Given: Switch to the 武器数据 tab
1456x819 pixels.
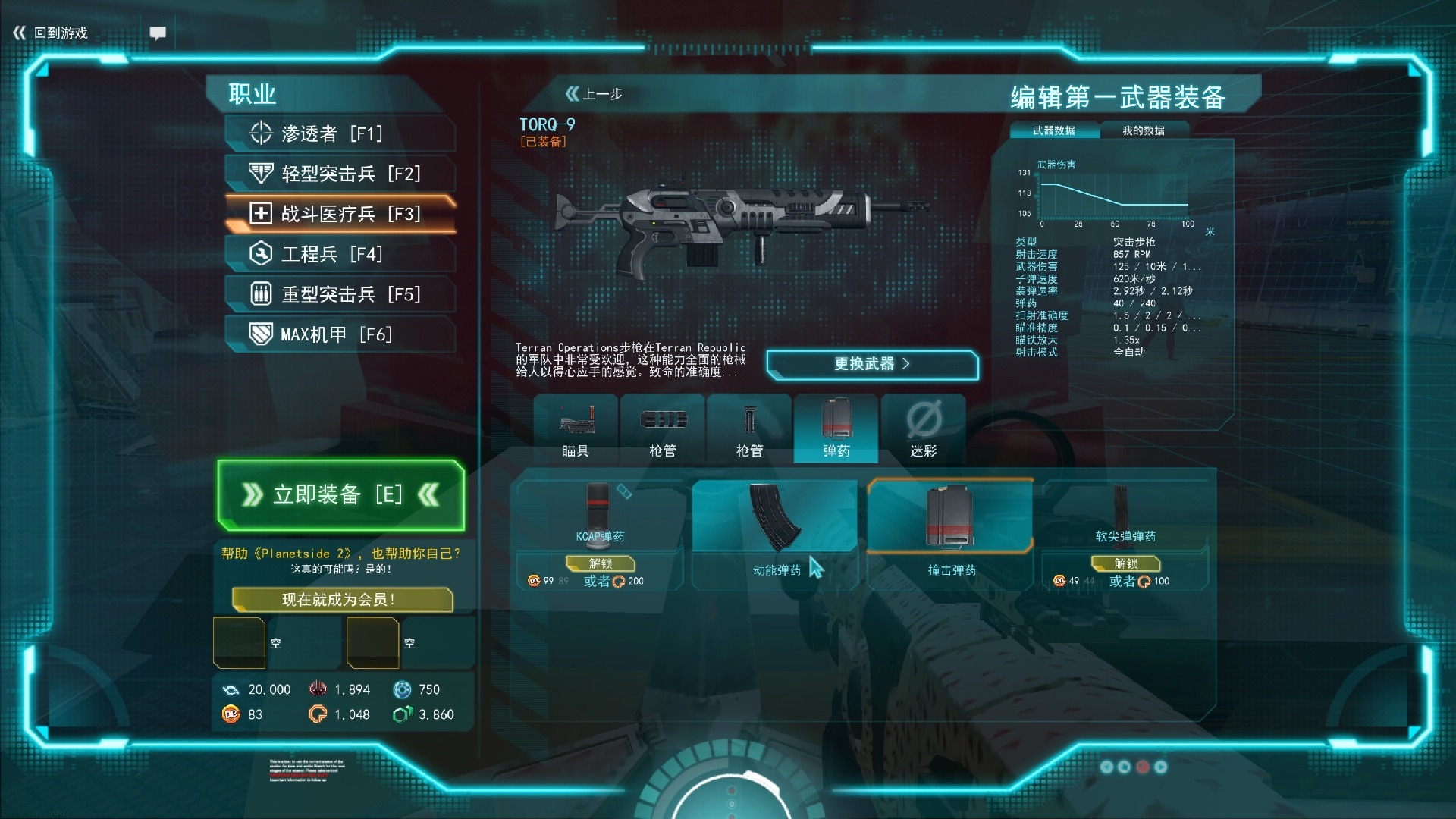Looking at the screenshot, I should [x=1053, y=130].
